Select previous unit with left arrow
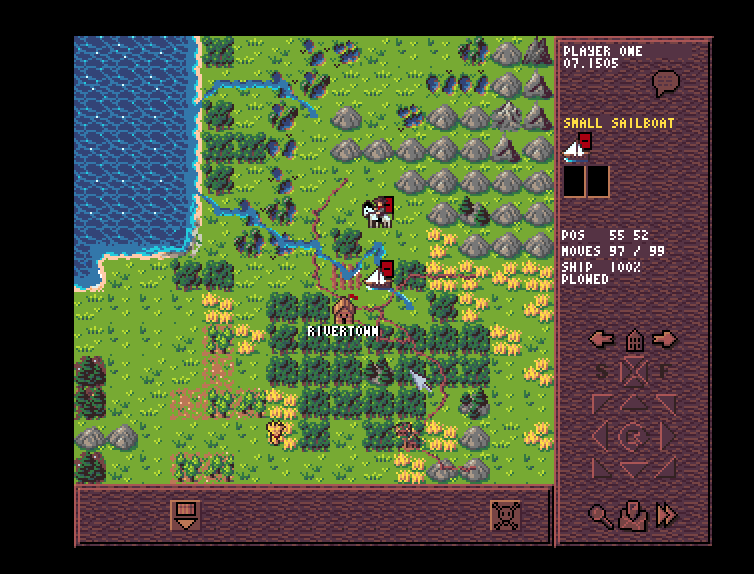The image size is (754, 574). click(602, 339)
